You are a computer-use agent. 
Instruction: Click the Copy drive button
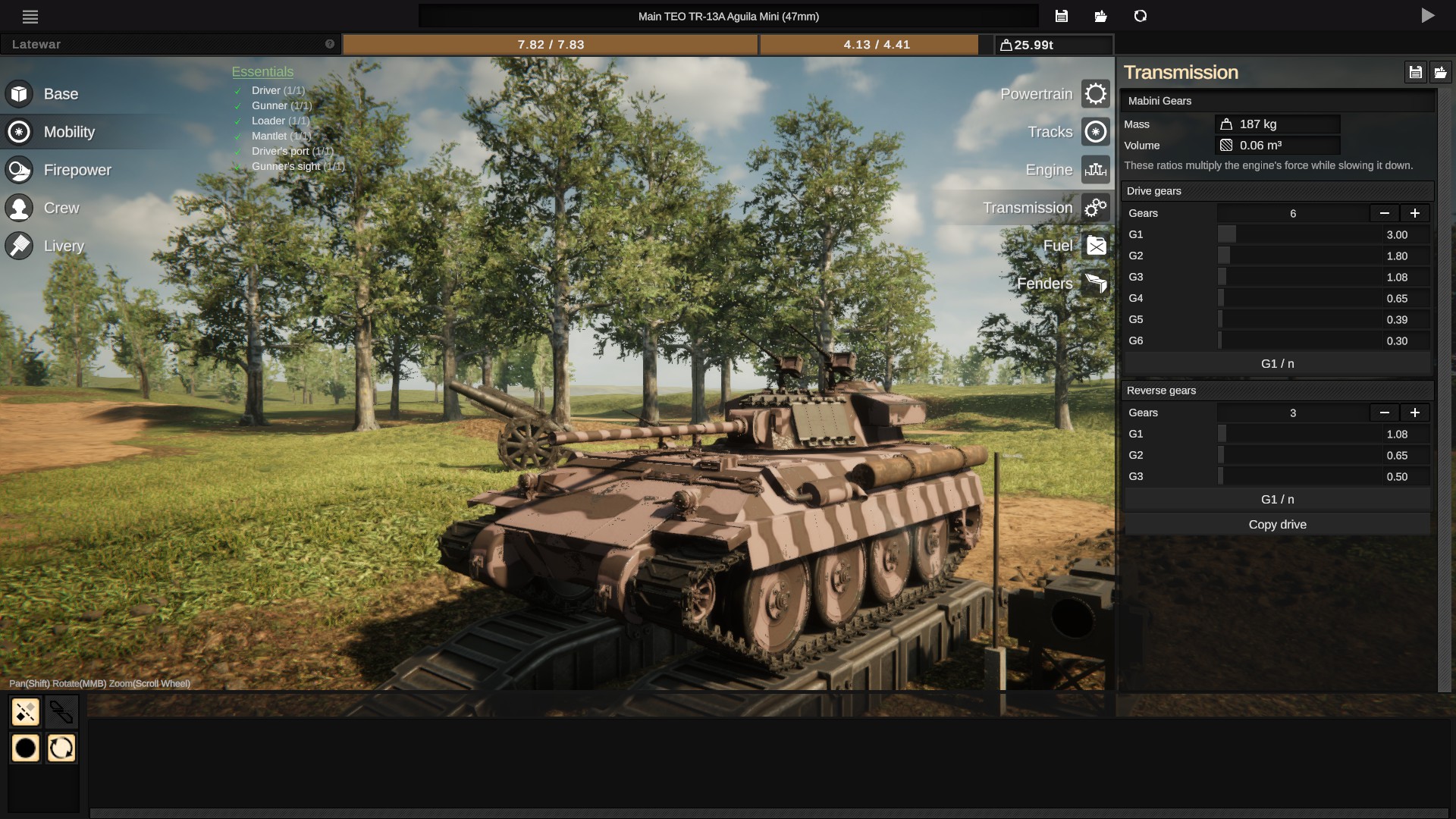[1277, 524]
